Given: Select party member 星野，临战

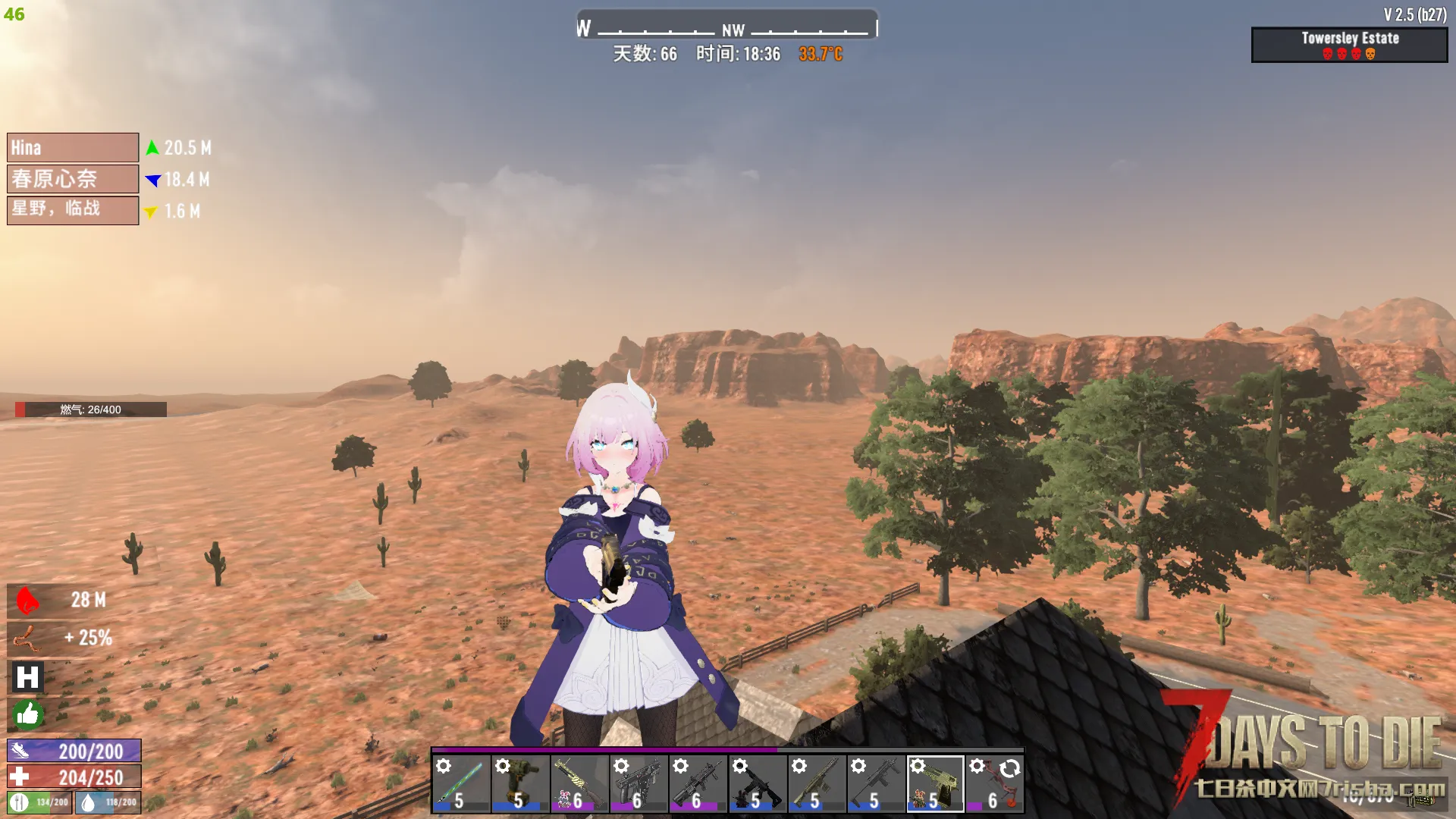Looking at the screenshot, I should click(73, 210).
